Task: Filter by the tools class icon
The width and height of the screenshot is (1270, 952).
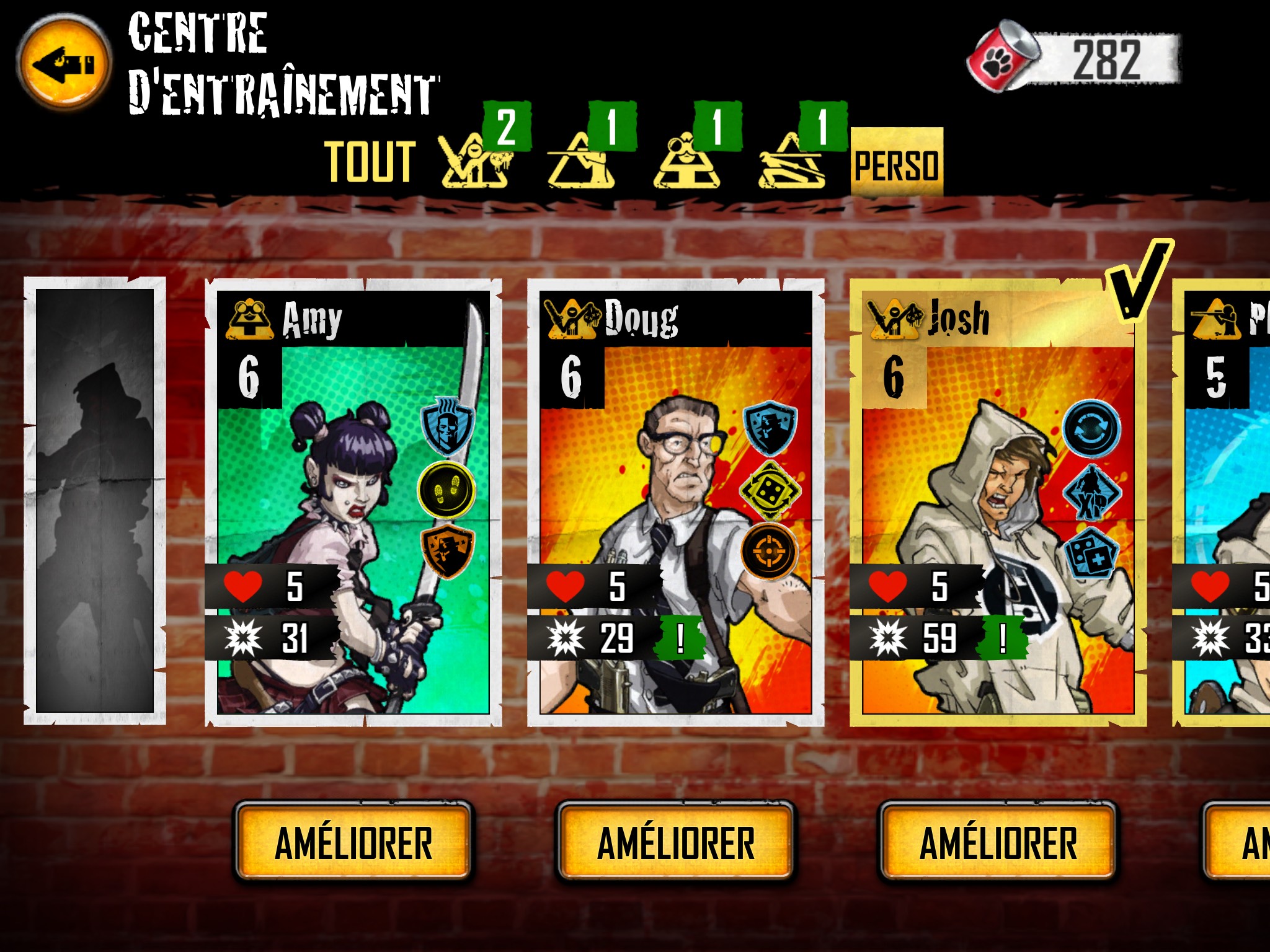Action: click(x=791, y=161)
